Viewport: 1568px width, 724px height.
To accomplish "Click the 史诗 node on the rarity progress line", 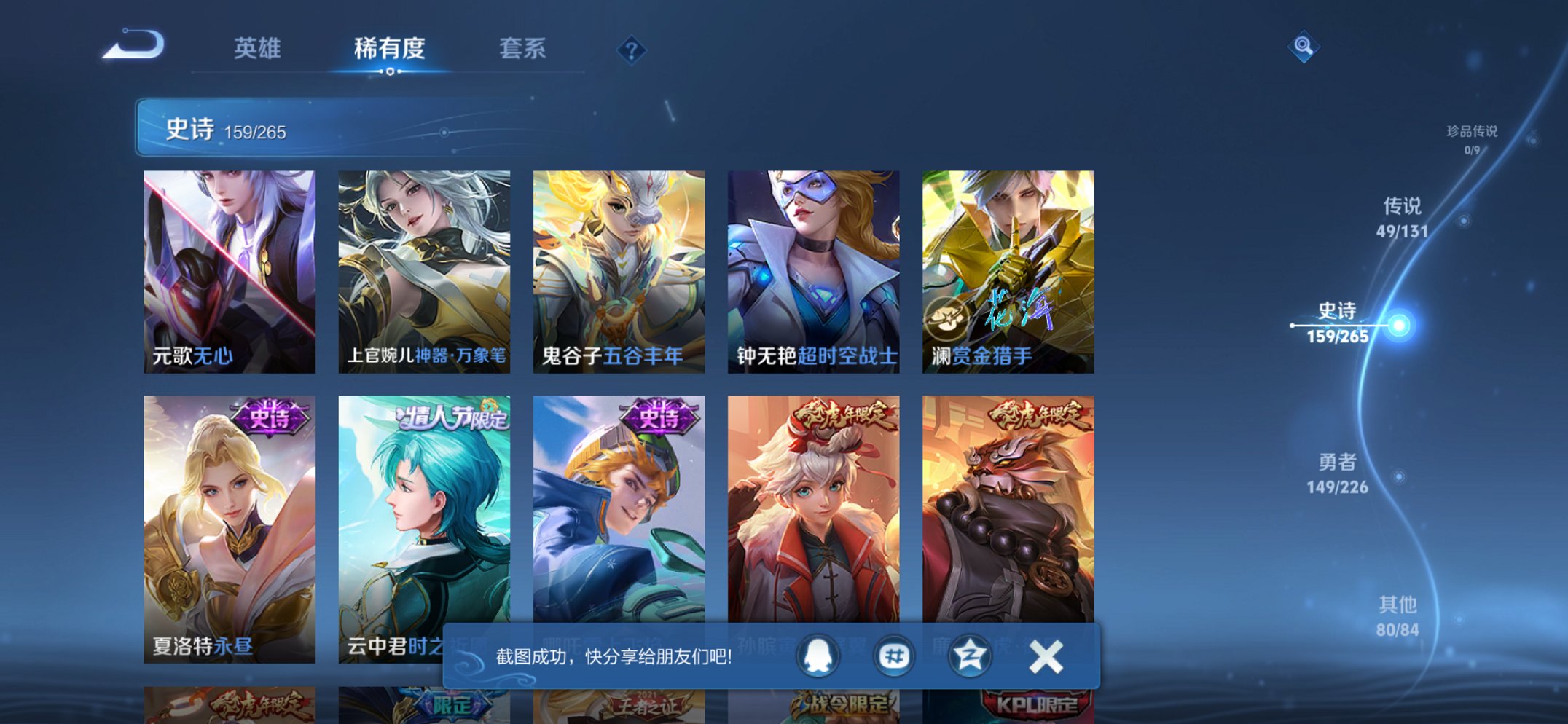I will coord(1398,326).
